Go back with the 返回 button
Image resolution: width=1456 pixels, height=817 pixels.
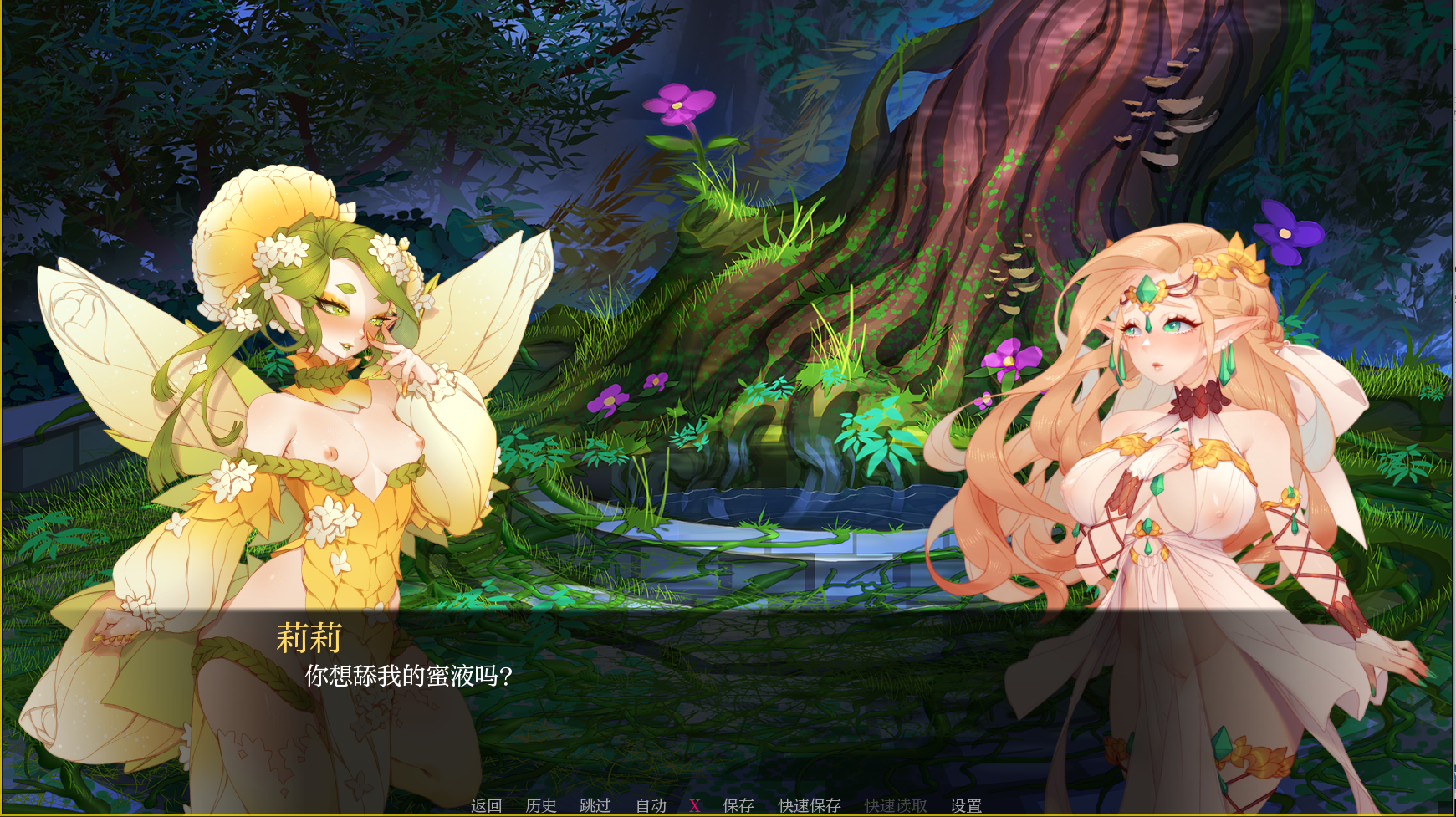486,805
